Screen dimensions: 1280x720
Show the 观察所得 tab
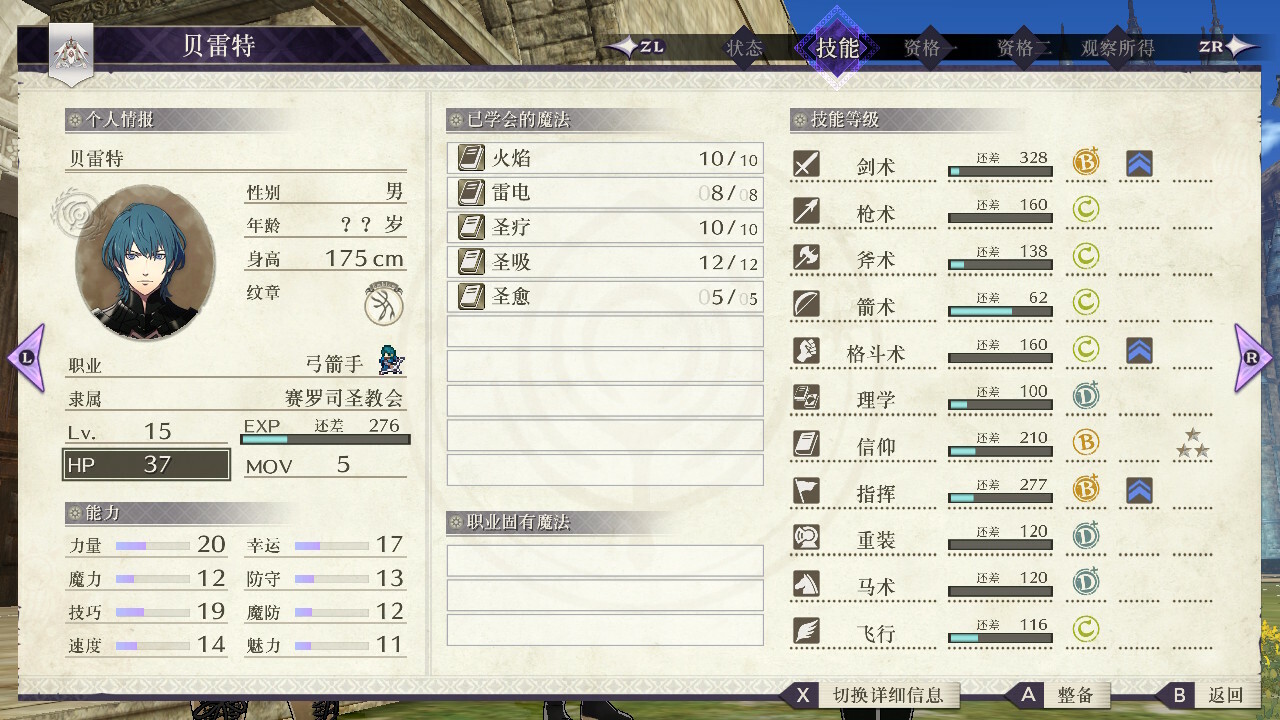(x=1117, y=48)
